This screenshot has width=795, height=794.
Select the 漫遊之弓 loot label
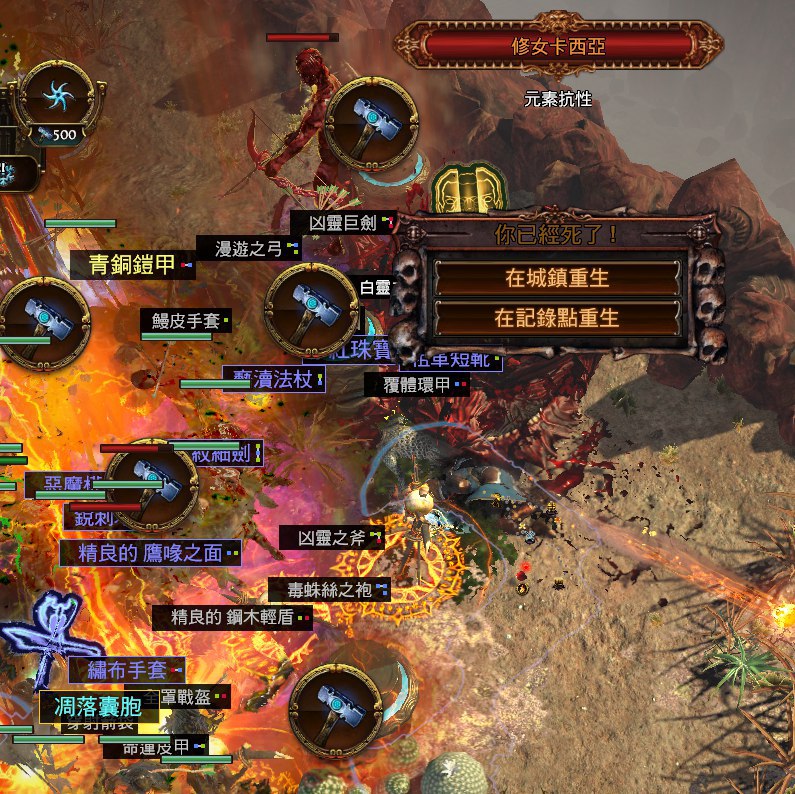(248, 248)
